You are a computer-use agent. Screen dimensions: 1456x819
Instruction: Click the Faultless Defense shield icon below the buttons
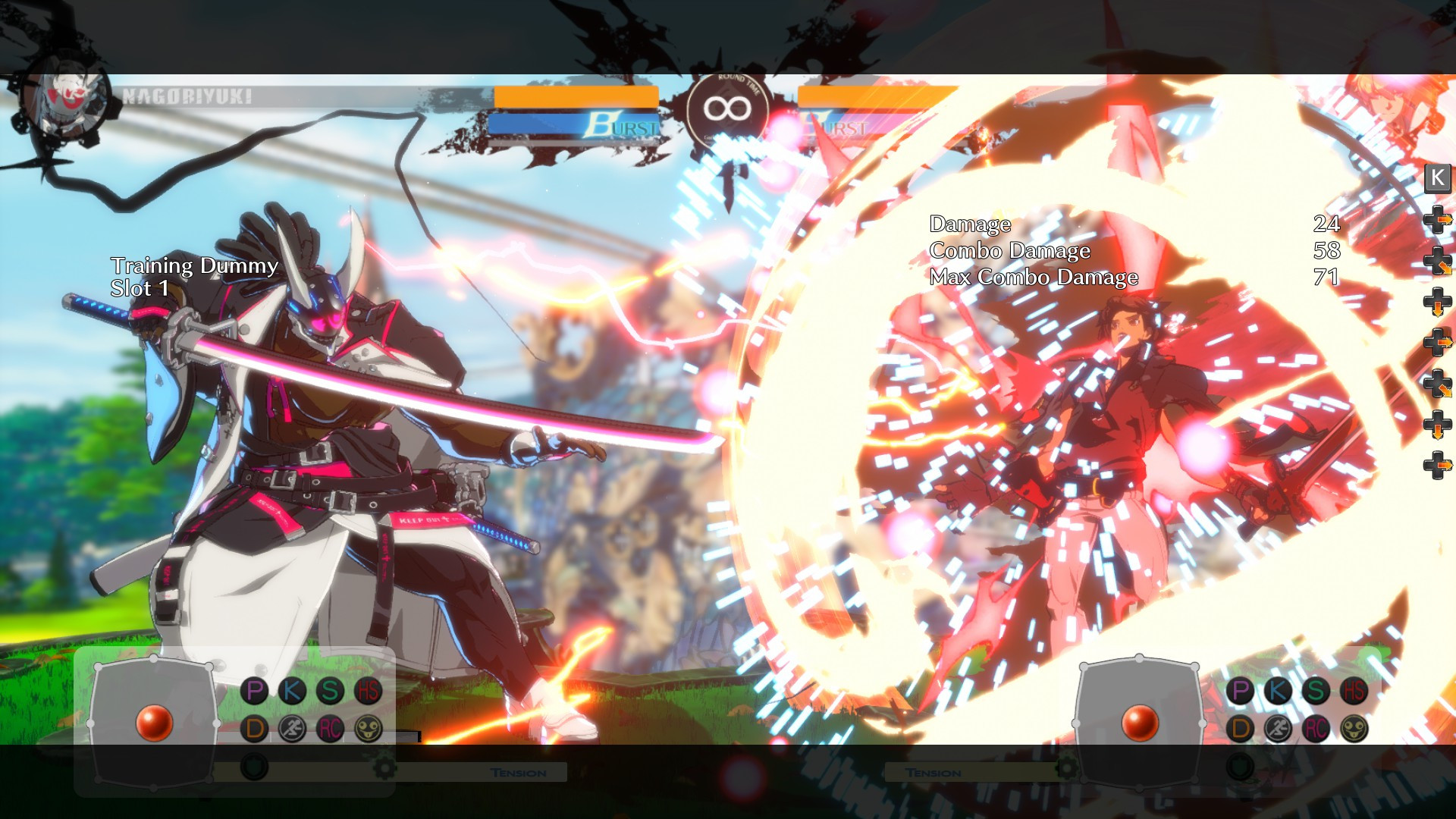click(253, 766)
